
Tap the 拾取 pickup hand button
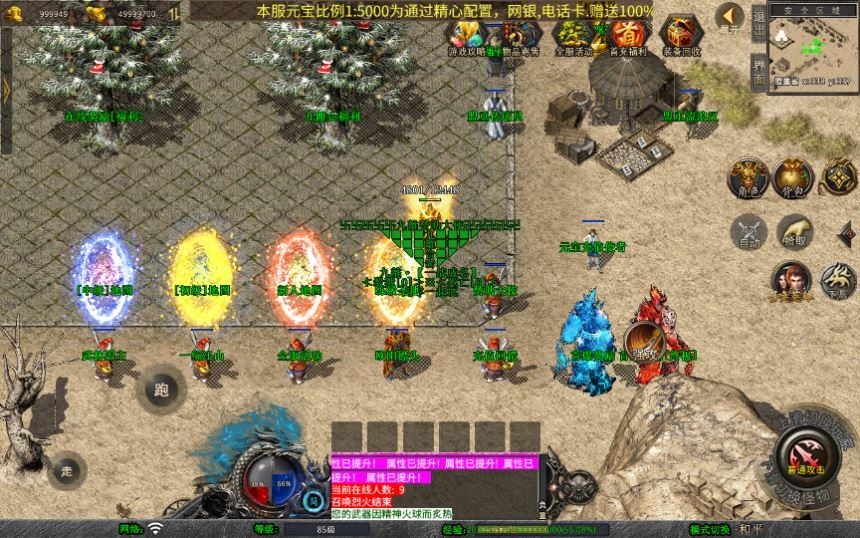click(795, 230)
